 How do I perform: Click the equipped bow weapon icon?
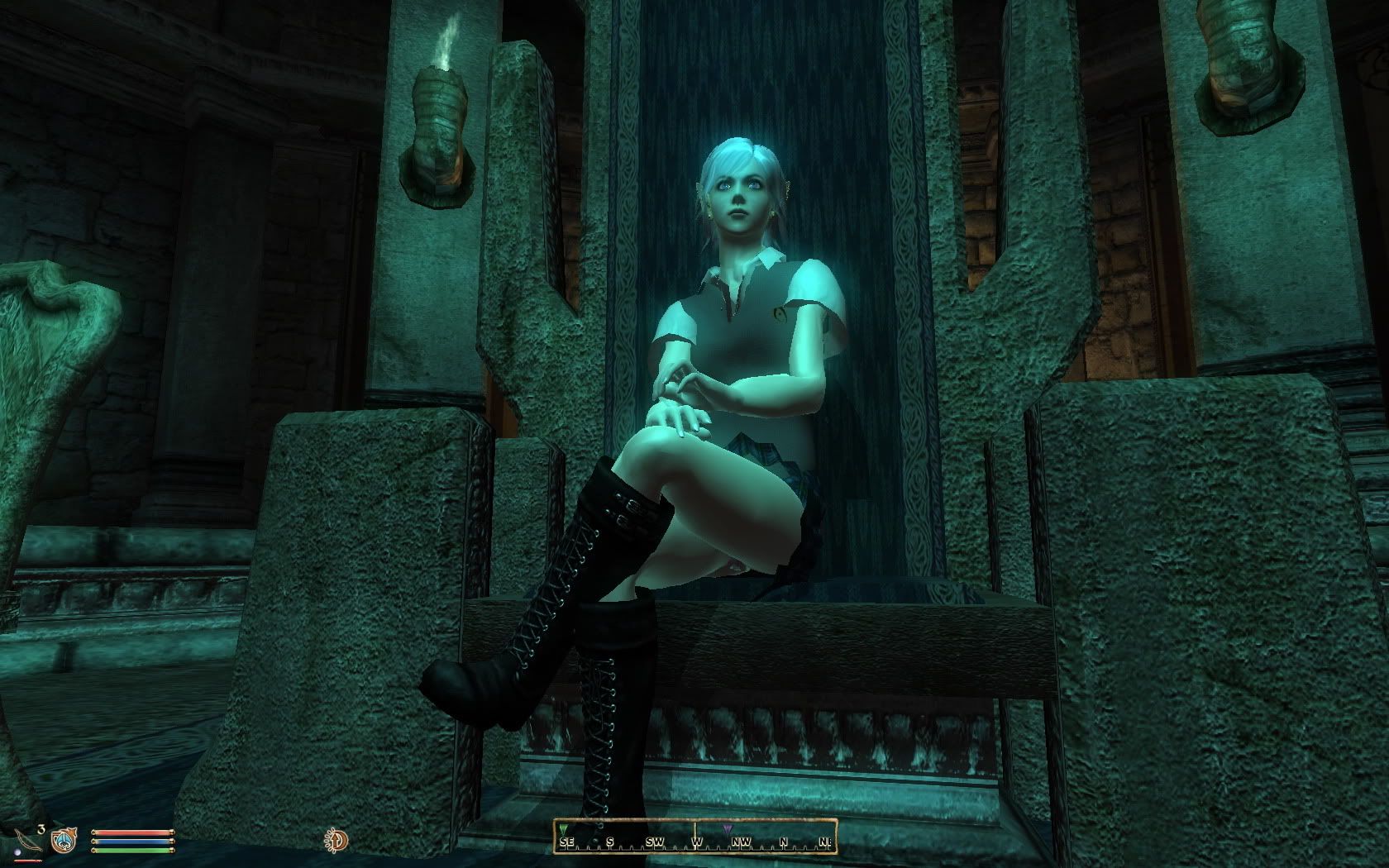(26, 842)
